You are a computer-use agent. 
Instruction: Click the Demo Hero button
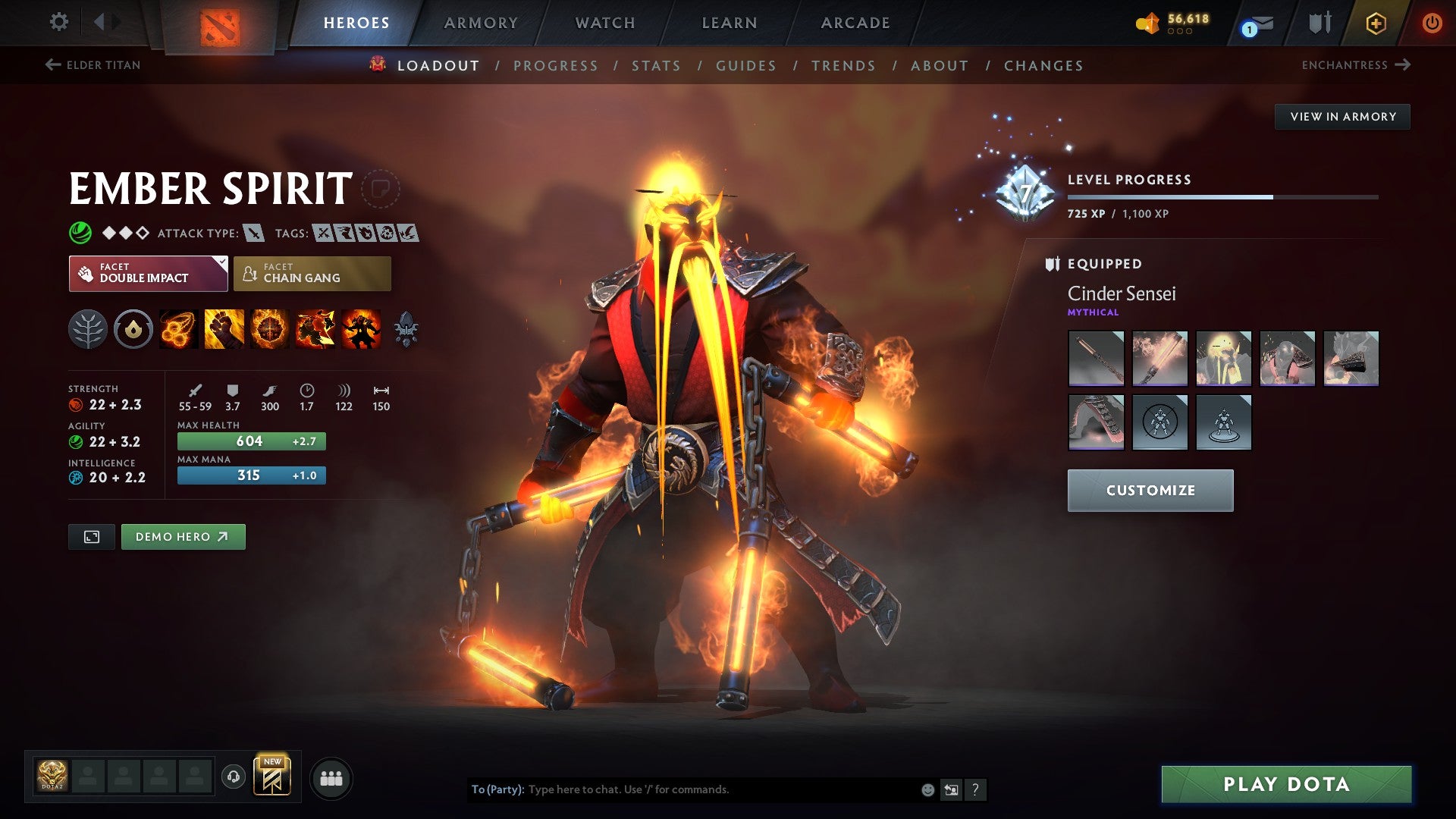tap(182, 536)
